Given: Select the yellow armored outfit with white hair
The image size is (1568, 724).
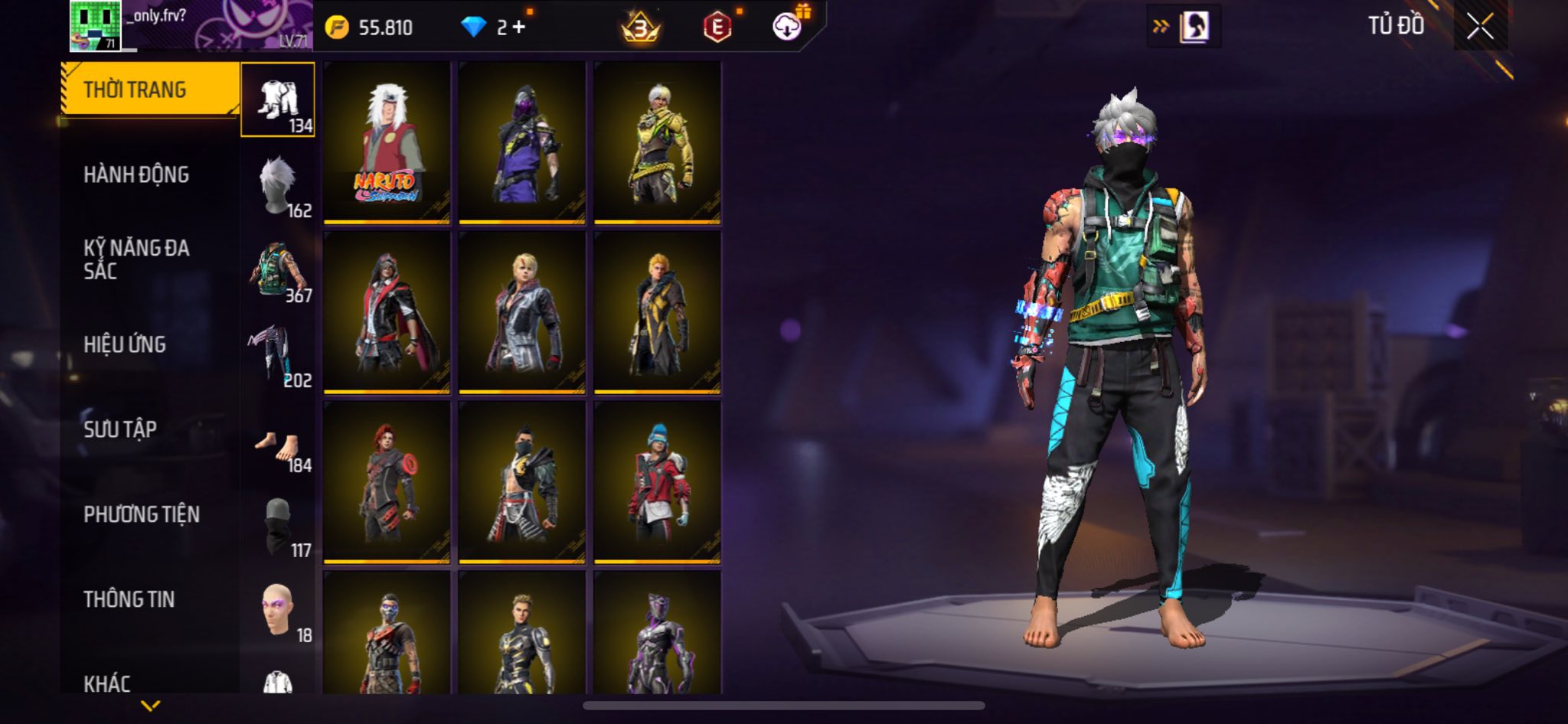Looking at the screenshot, I should coord(658,143).
